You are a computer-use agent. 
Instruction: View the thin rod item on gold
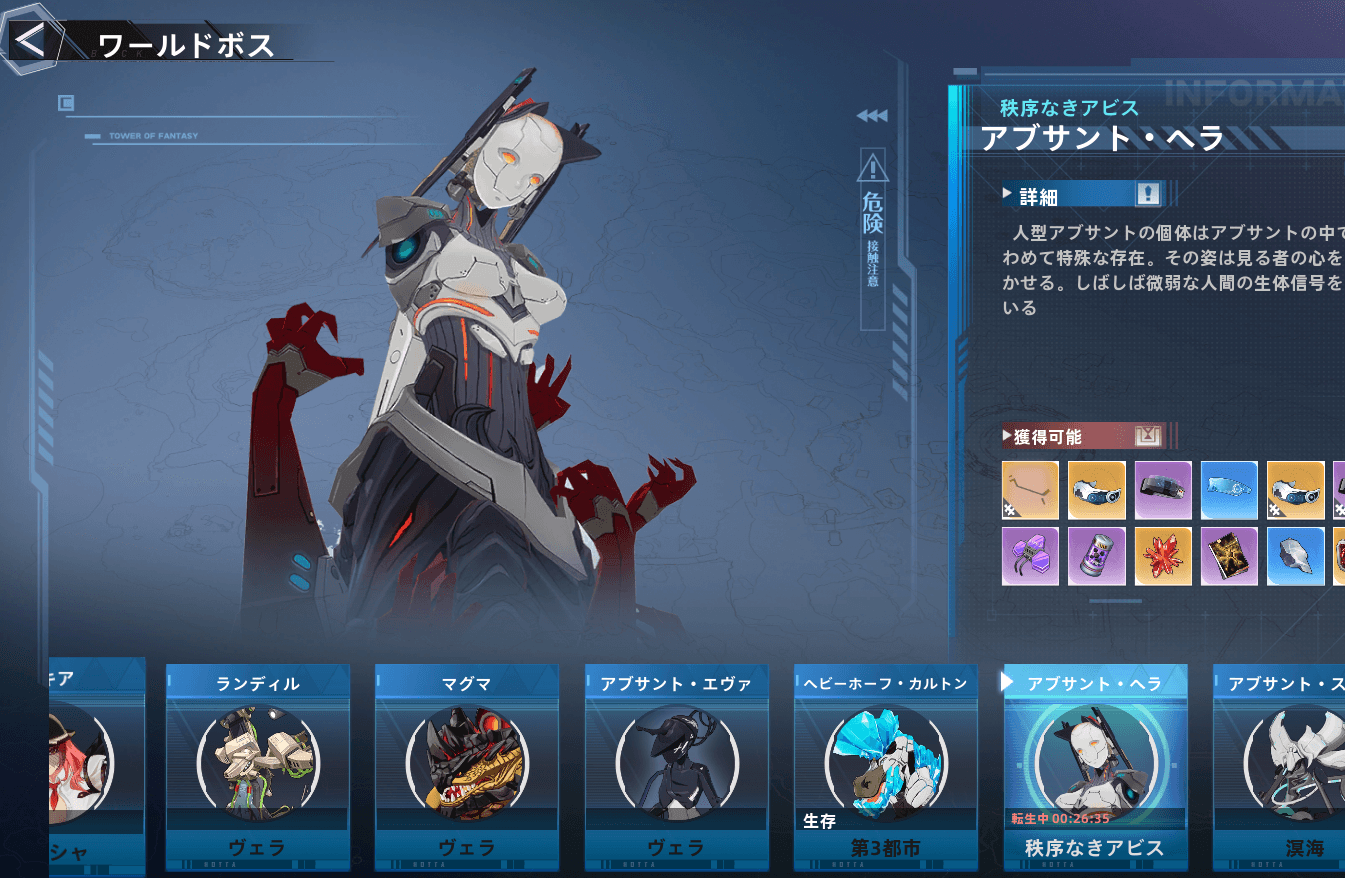point(1030,490)
